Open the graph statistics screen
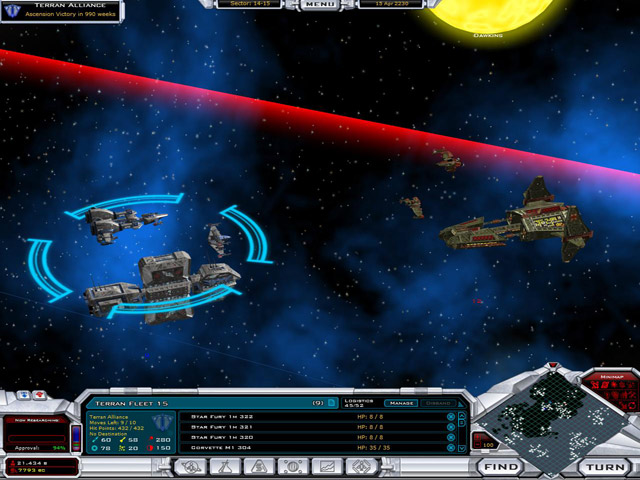Screen dimensions: 640x480 tap(324, 466)
